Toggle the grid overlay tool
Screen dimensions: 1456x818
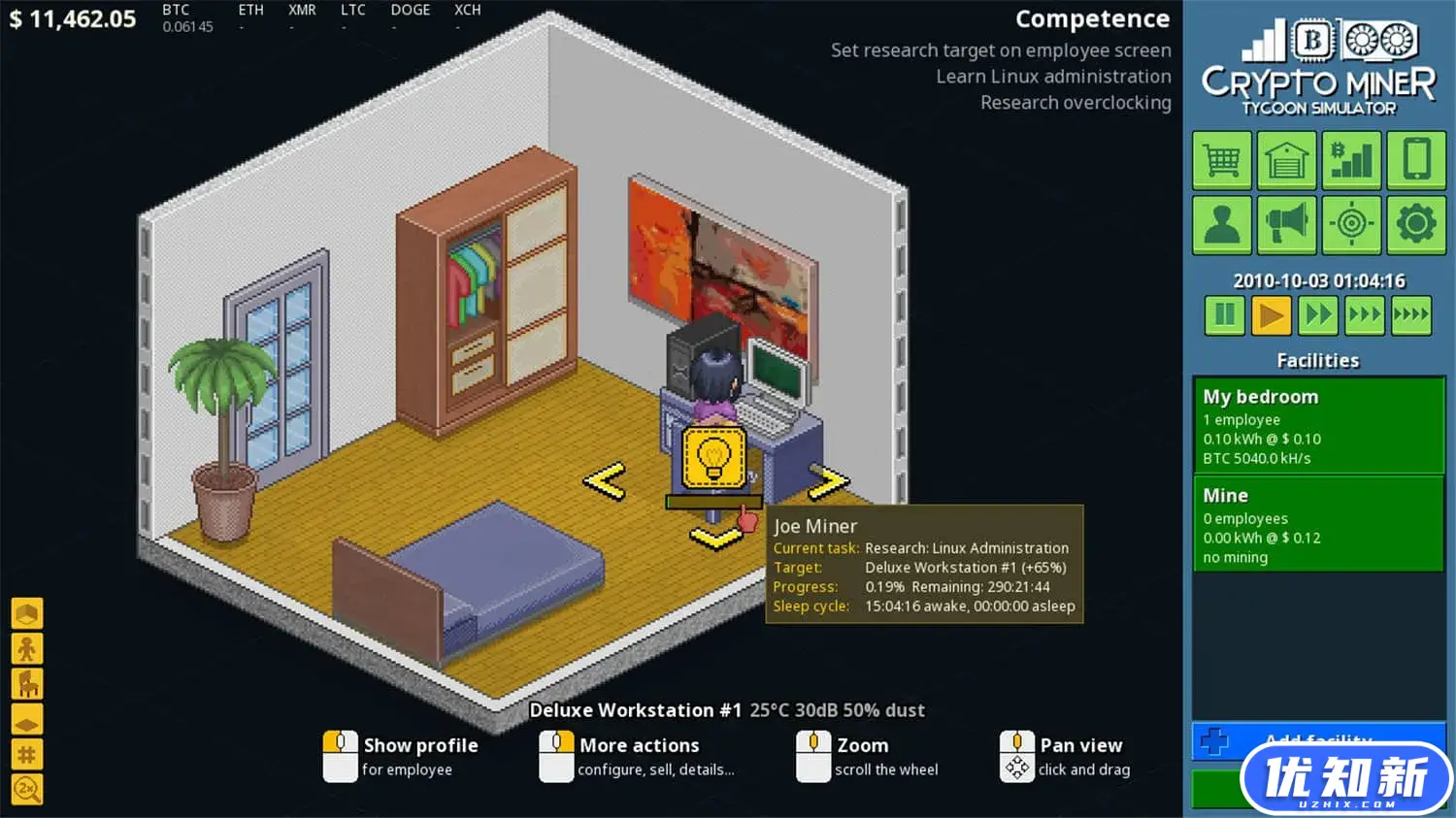pyautogui.click(x=26, y=753)
